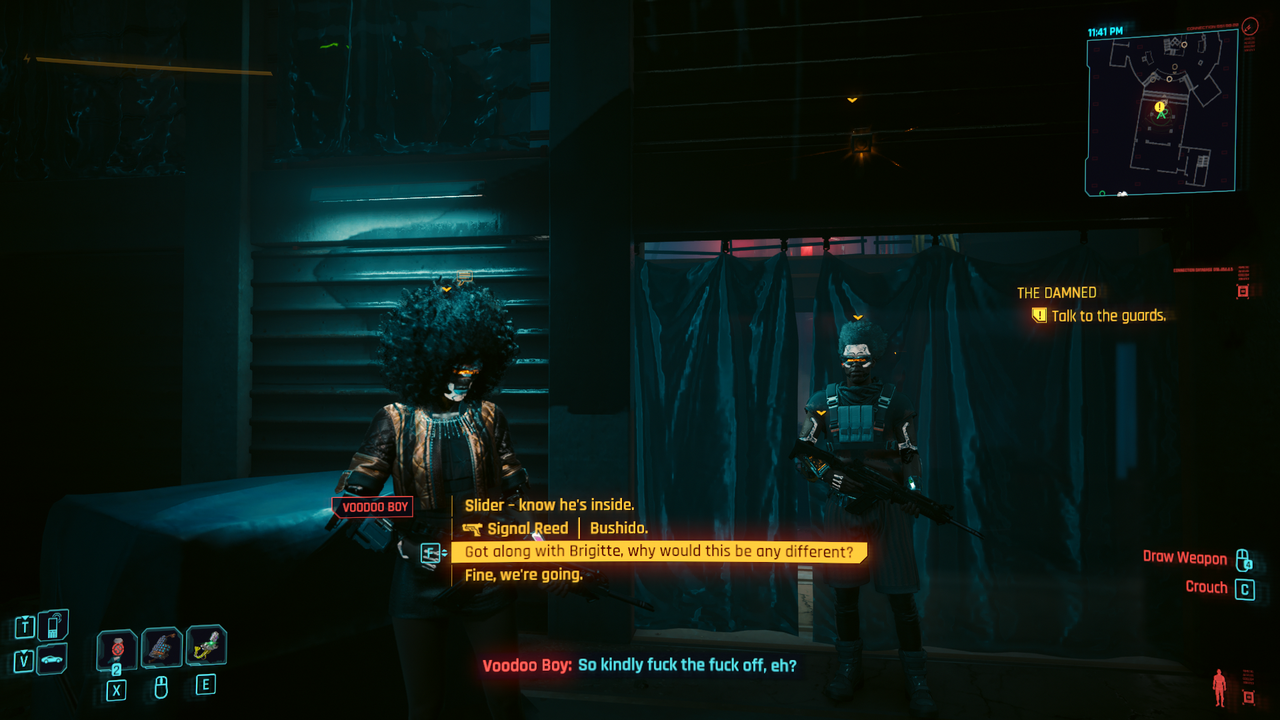1280x720 pixels.
Task: Click the up chevron above the V slot
Action: (x=25, y=652)
